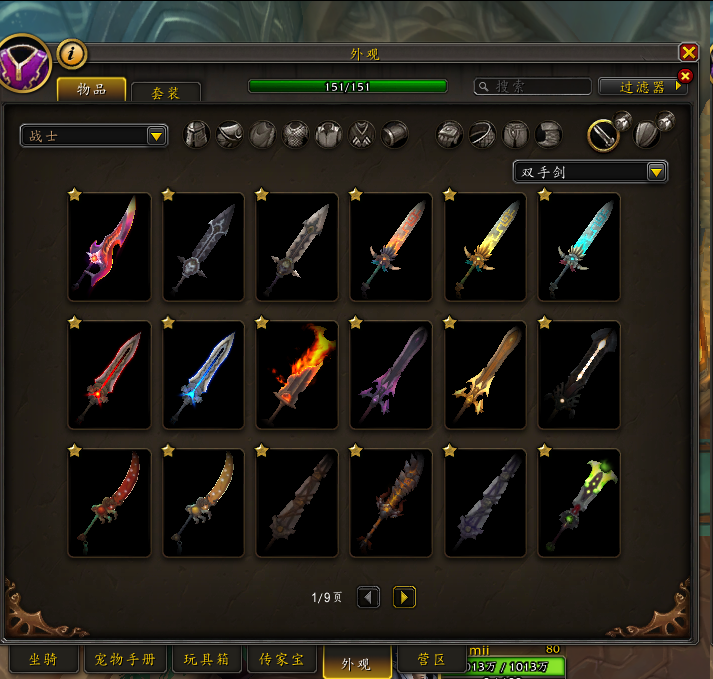Viewport: 713px width, 679px height.
Task: Pick the golden winged sword appearance
Action: coord(485,374)
